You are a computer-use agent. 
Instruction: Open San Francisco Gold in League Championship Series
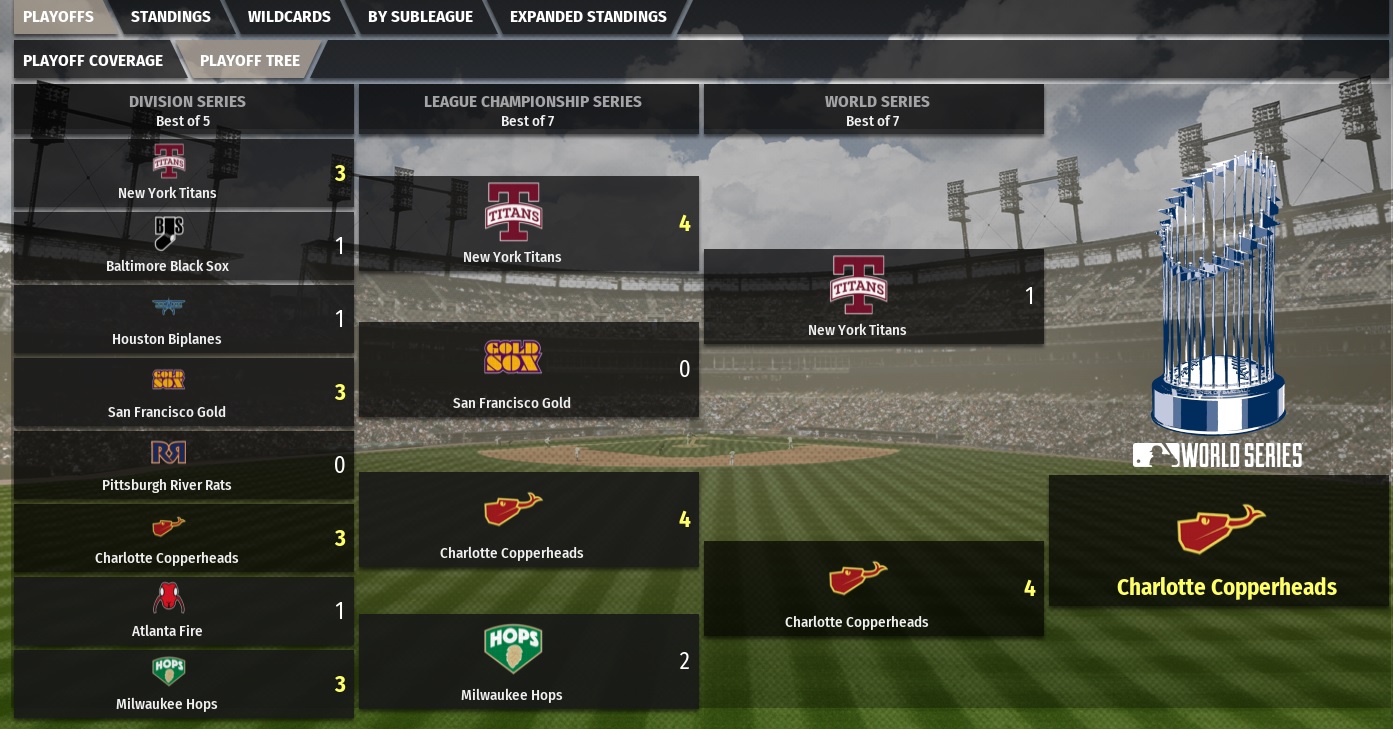pyautogui.click(x=528, y=369)
